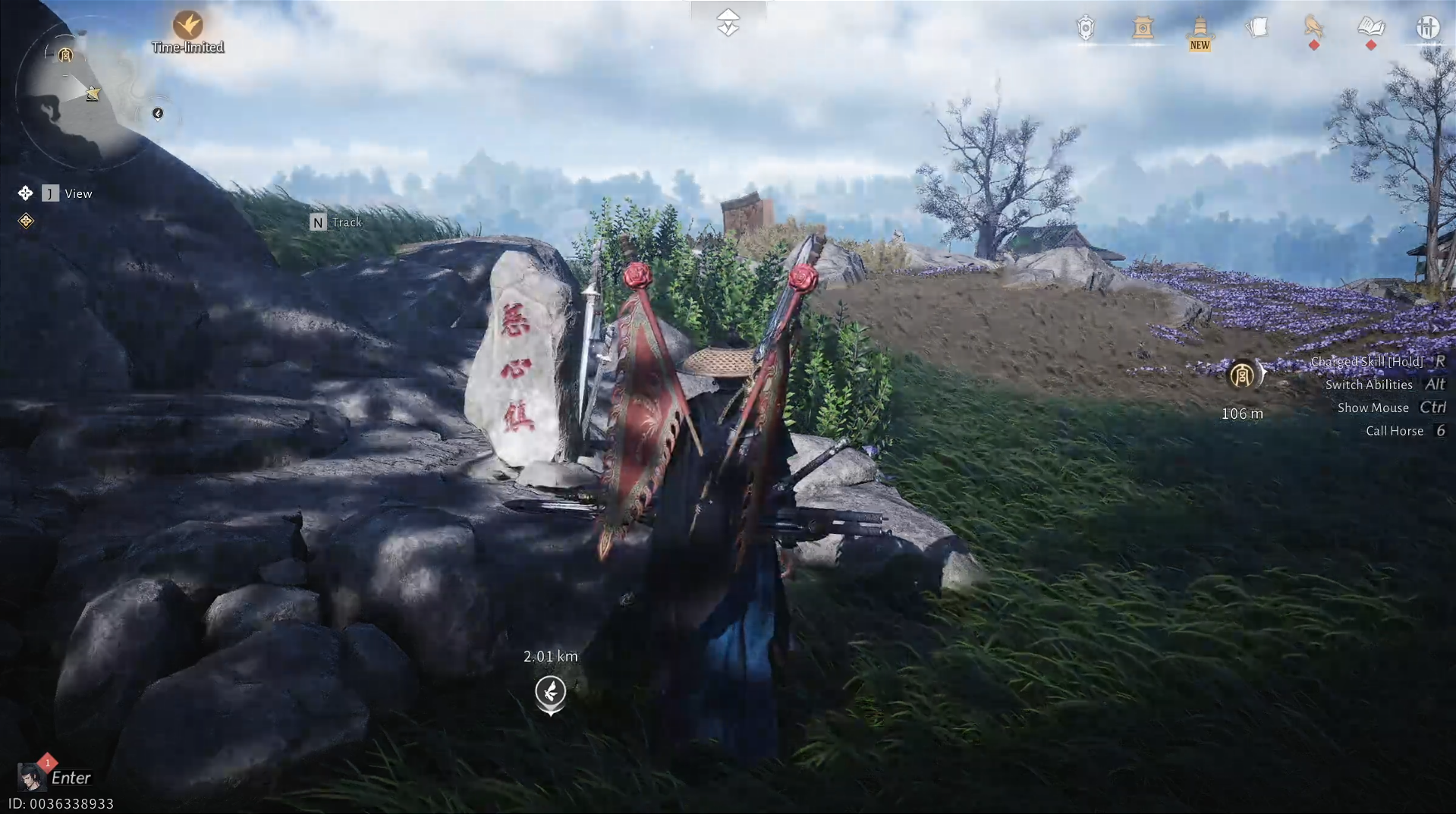The height and width of the screenshot is (814, 1456).
Task: Click the quest diamond icon on left edge
Action: [x=25, y=221]
